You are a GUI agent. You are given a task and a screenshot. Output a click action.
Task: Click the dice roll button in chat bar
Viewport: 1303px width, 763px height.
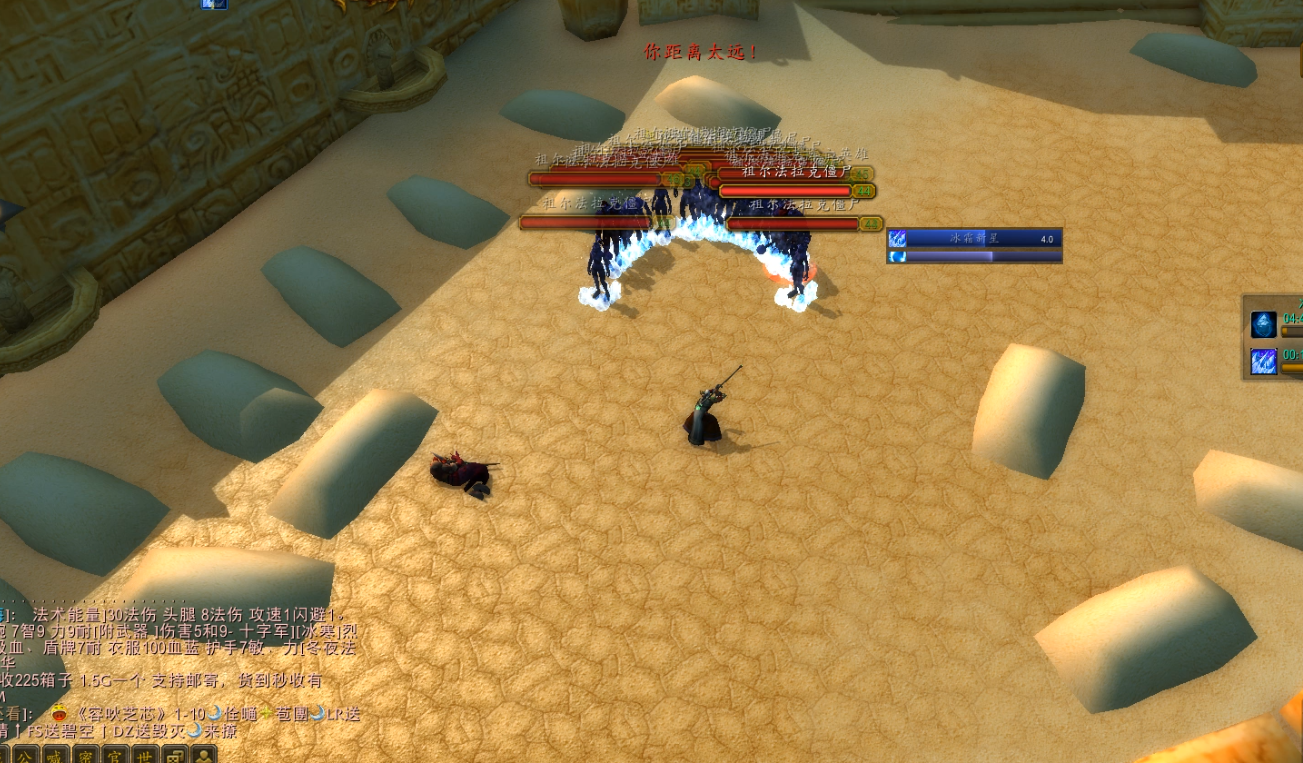click(175, 754)
